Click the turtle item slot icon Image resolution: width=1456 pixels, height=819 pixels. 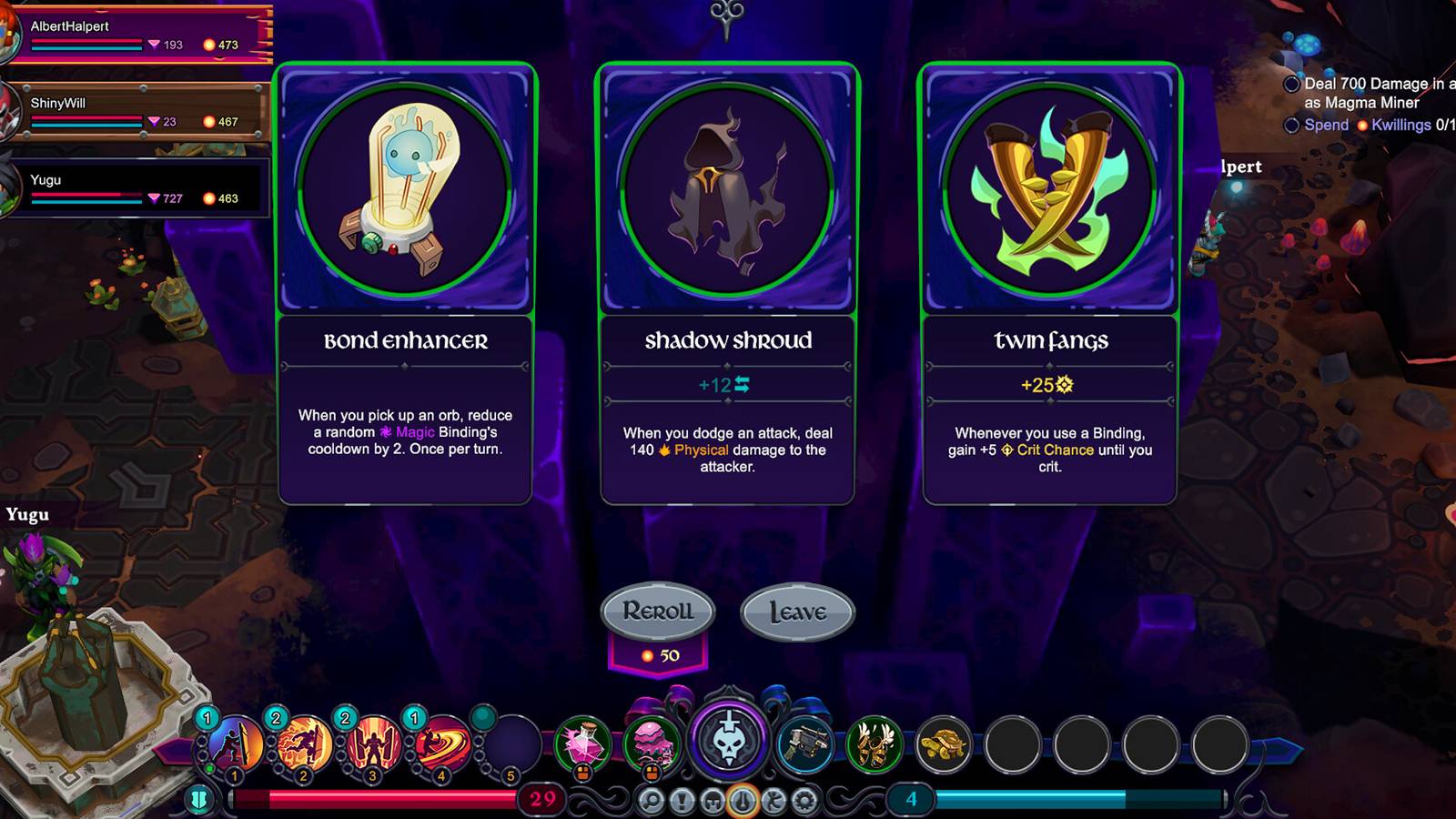pos(944,742)
